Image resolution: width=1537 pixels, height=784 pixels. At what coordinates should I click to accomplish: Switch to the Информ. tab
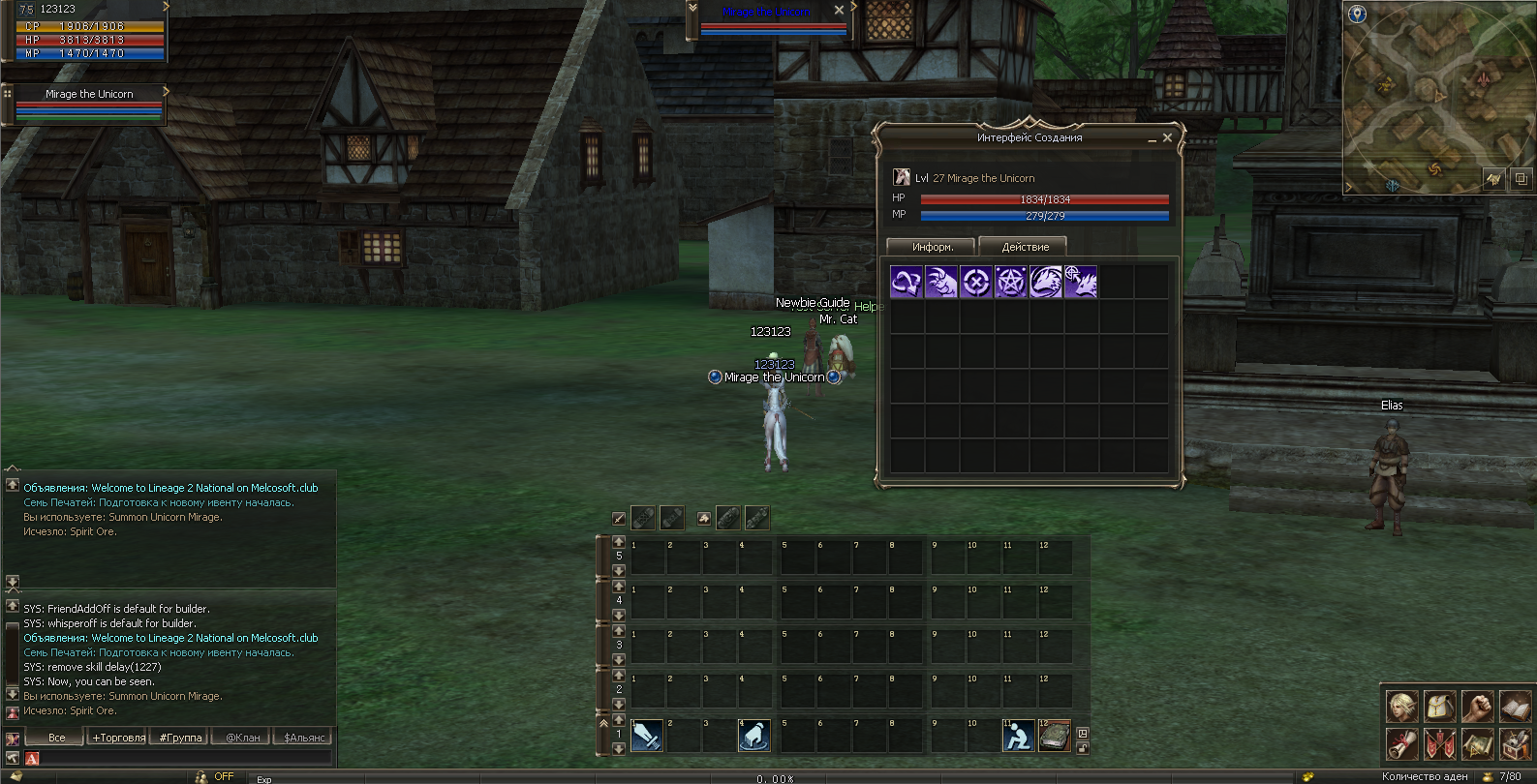tap(932, 247)
